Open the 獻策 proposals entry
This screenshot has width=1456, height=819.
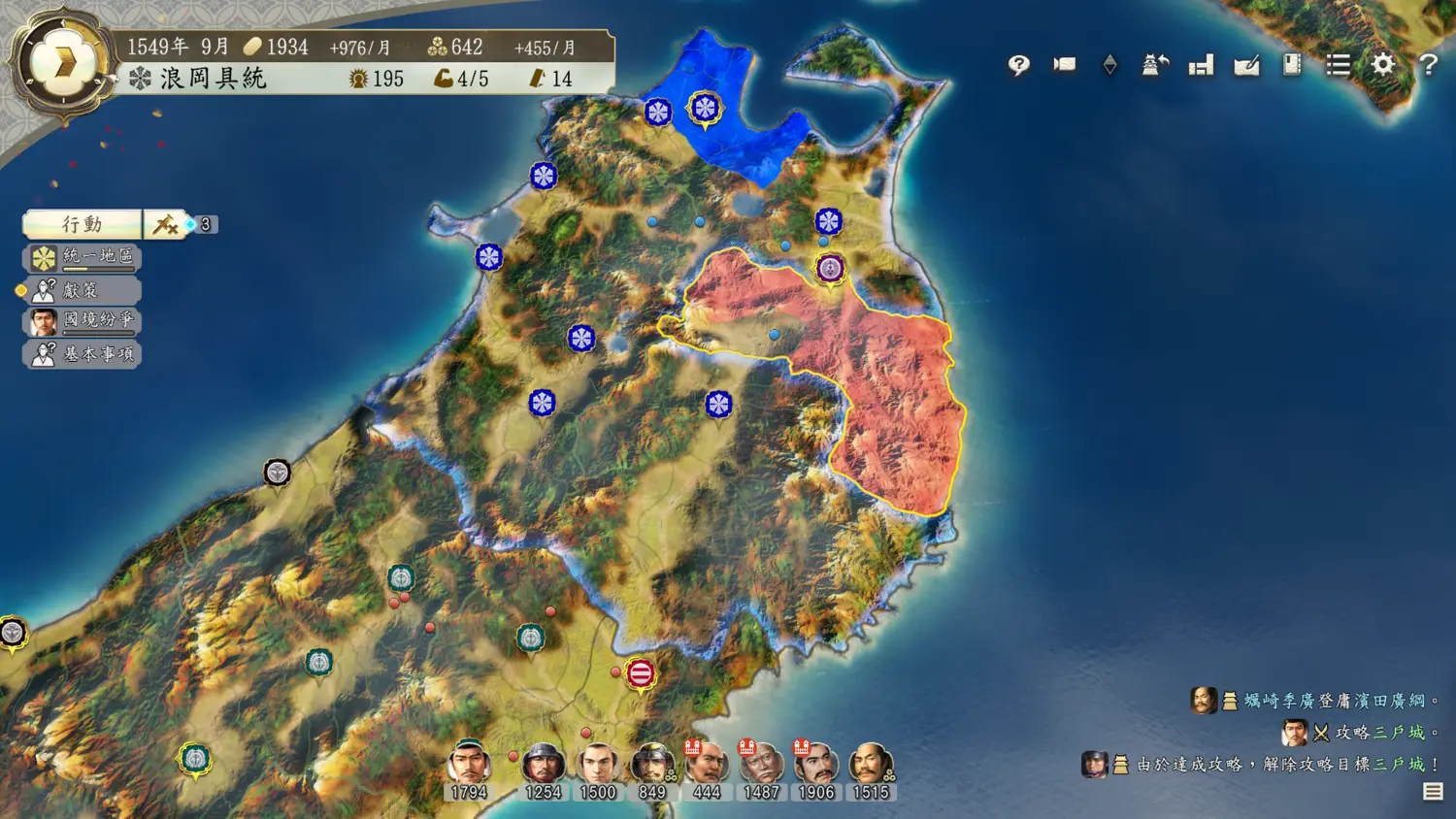pos(83,290)
